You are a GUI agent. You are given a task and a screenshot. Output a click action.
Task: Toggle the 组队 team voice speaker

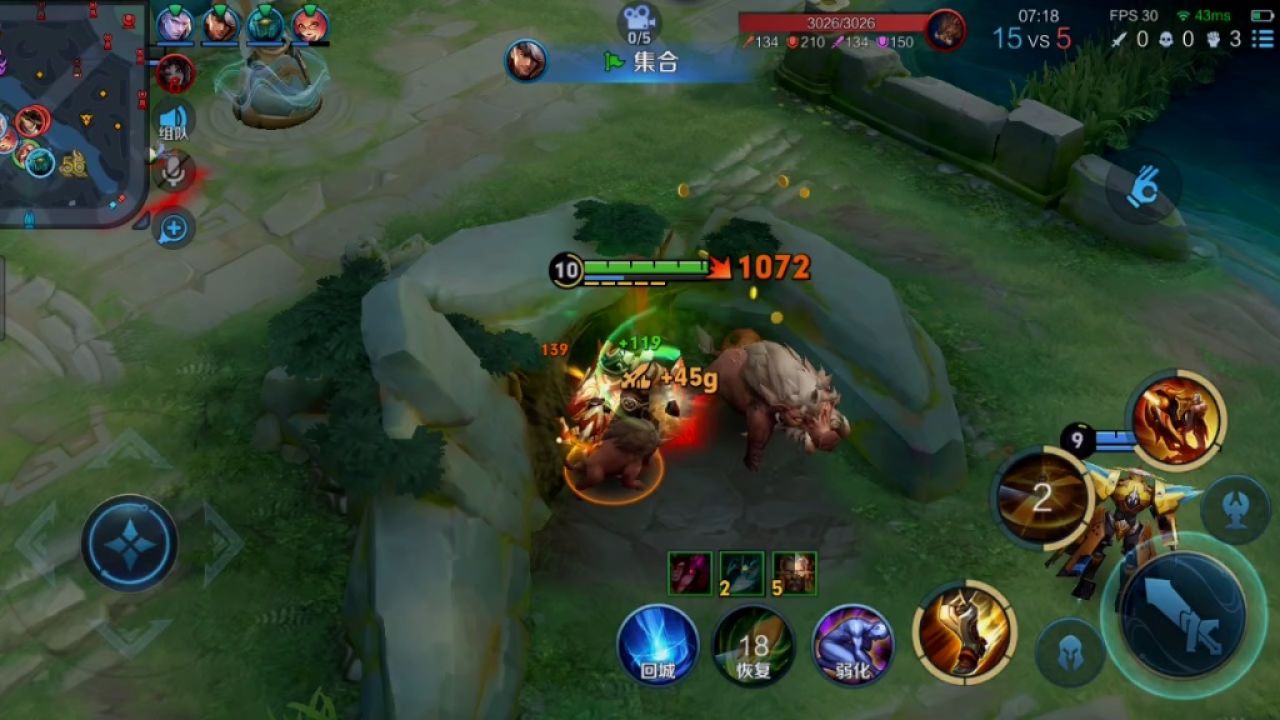click(175, 122)
